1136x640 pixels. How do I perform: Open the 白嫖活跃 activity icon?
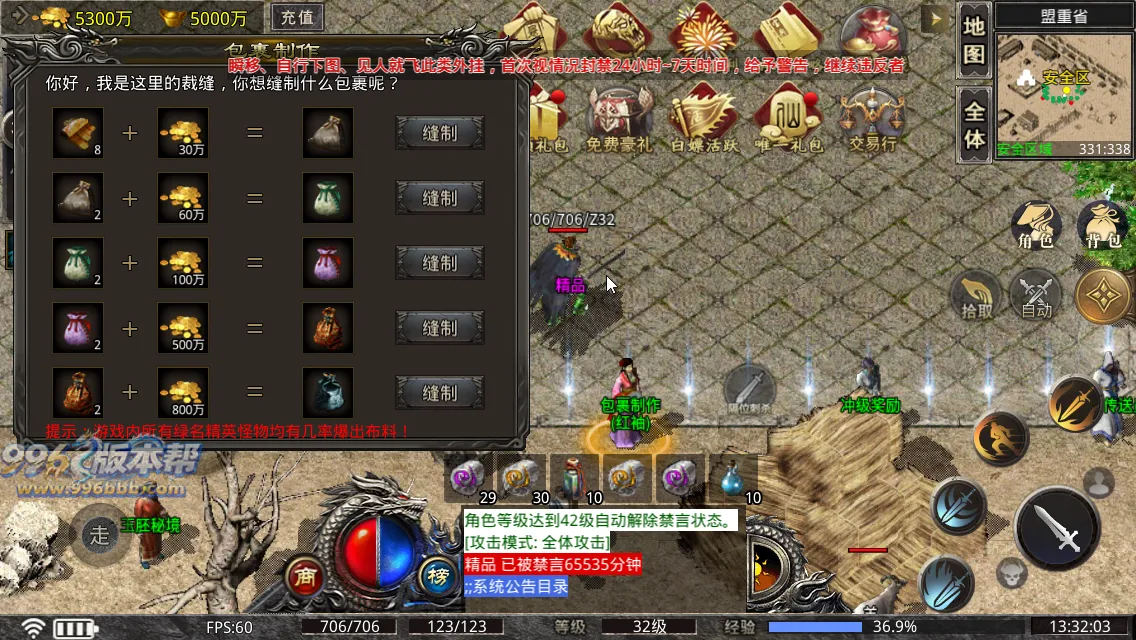pos(702,120)
